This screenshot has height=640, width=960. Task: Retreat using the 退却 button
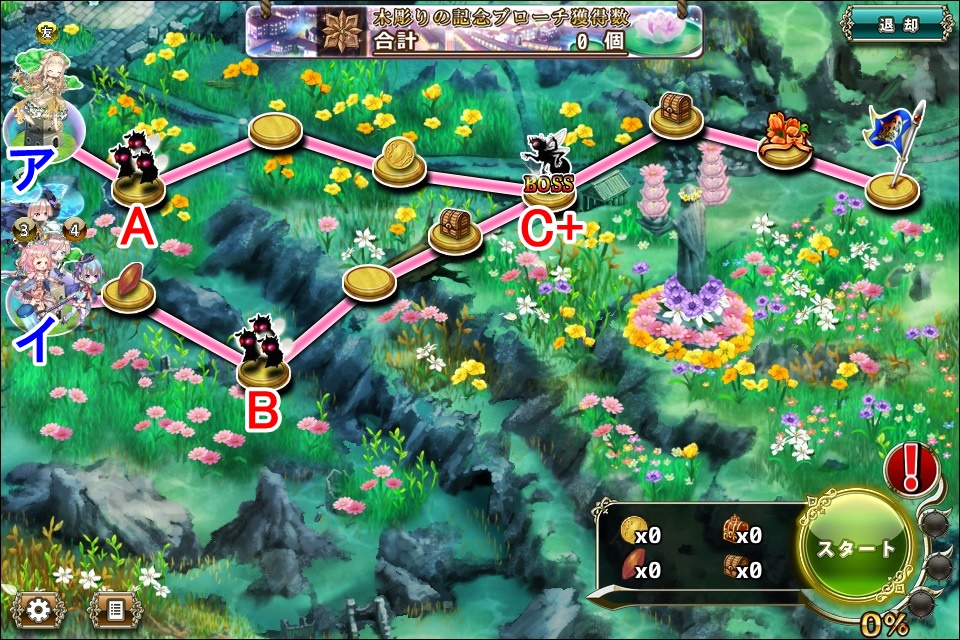tap(896, 24)
